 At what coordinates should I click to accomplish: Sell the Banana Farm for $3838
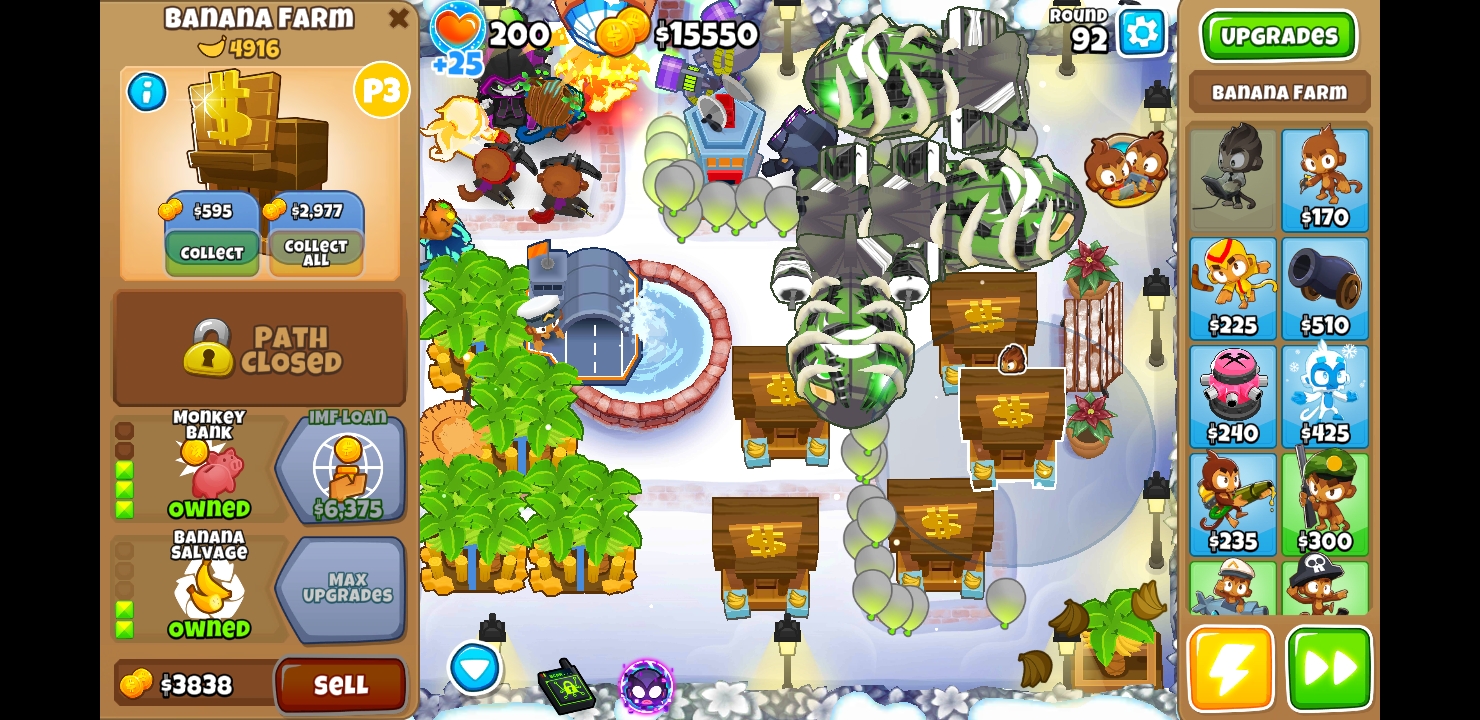340,685
